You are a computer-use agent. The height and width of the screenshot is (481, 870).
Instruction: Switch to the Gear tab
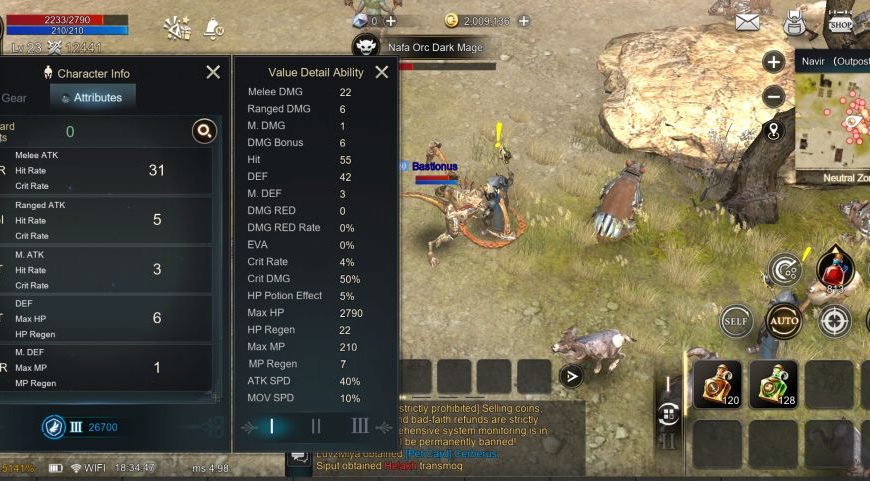click(x=14, y=98)
